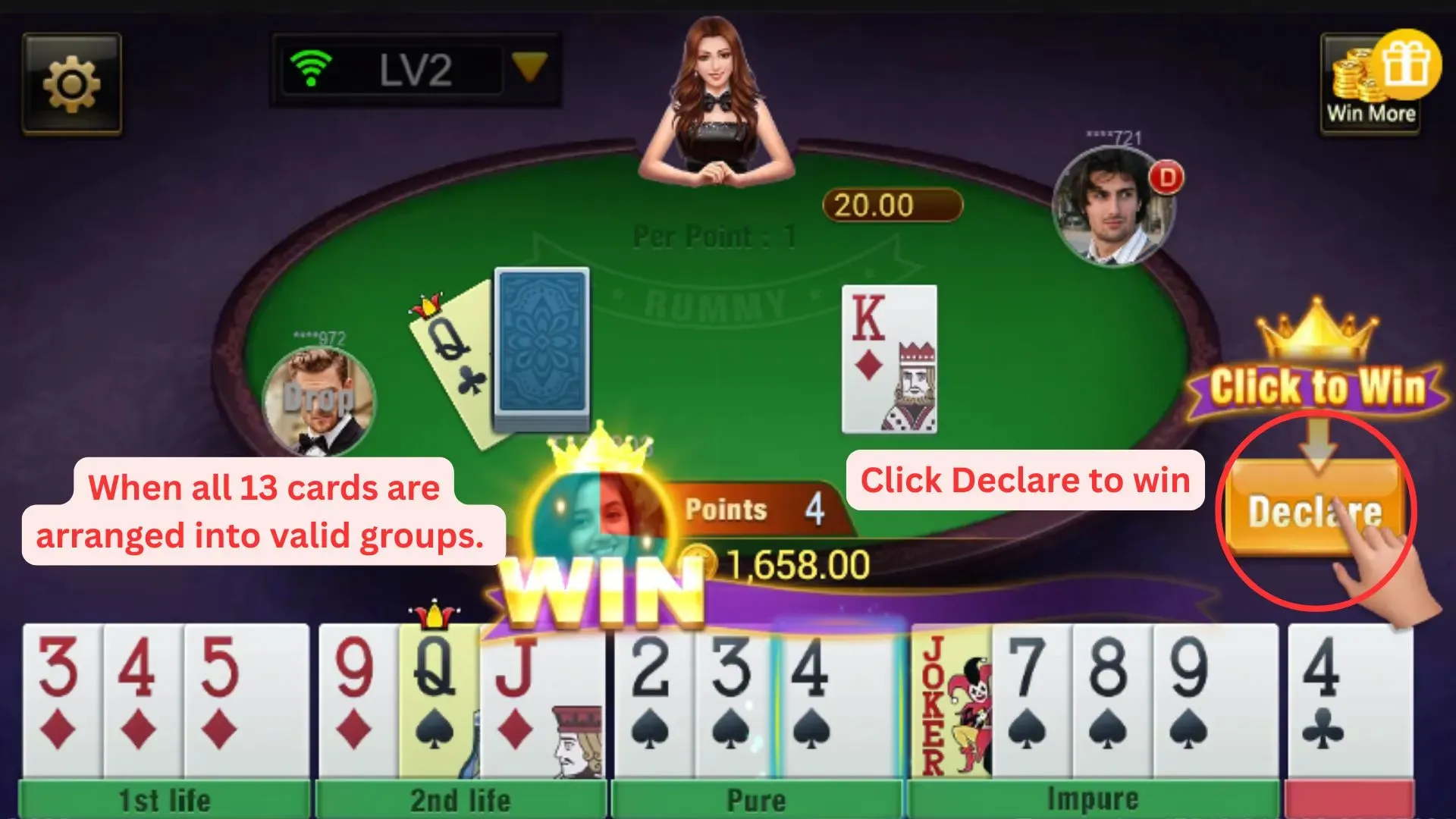Select the King of Diamonds discard card
Viewport: 1456px width, 819px height.
(889, 356)
